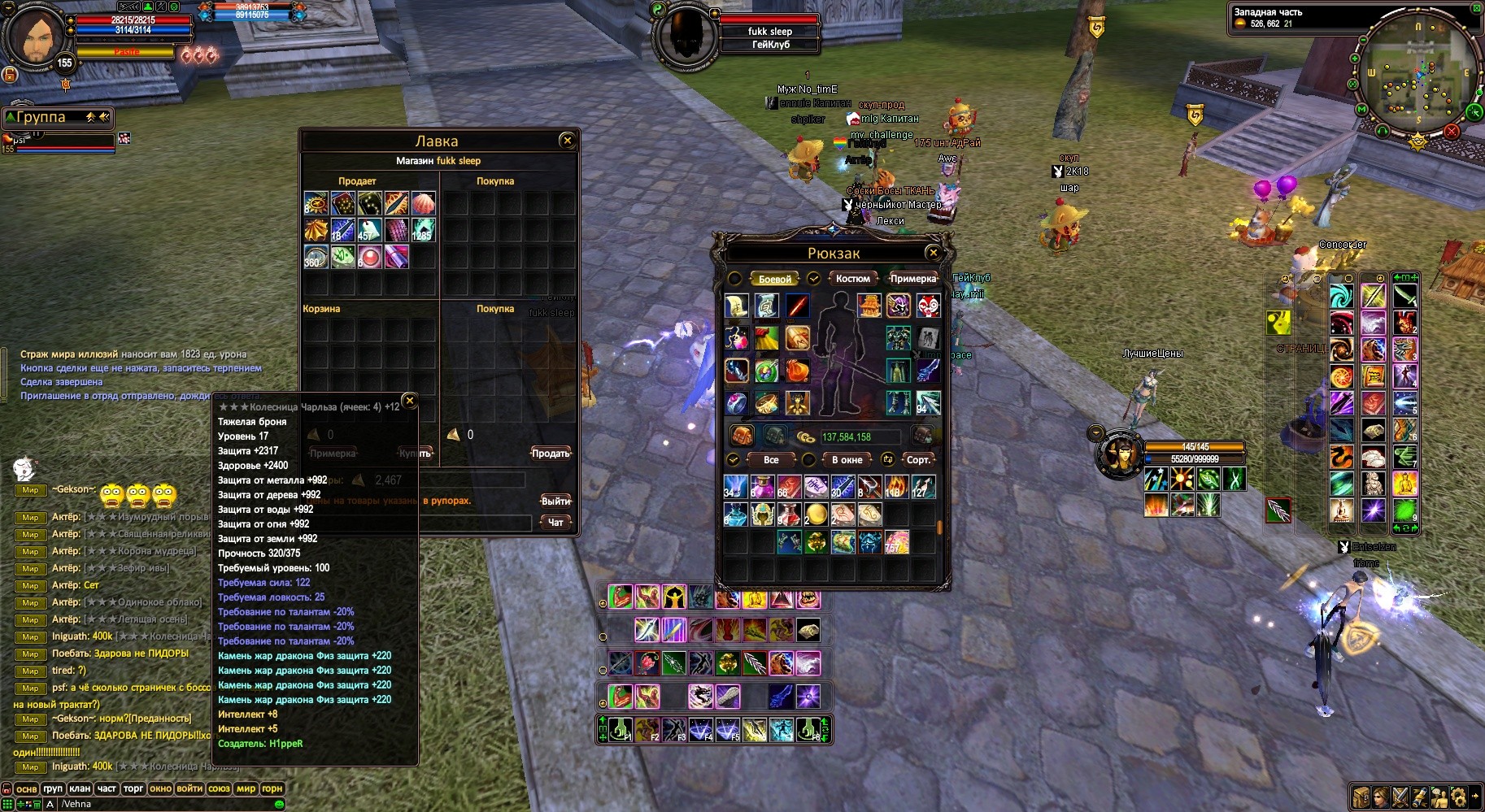Select the gold coin item in the backpack
Viewport: 1485px width, 812px height.
(816, 514)
